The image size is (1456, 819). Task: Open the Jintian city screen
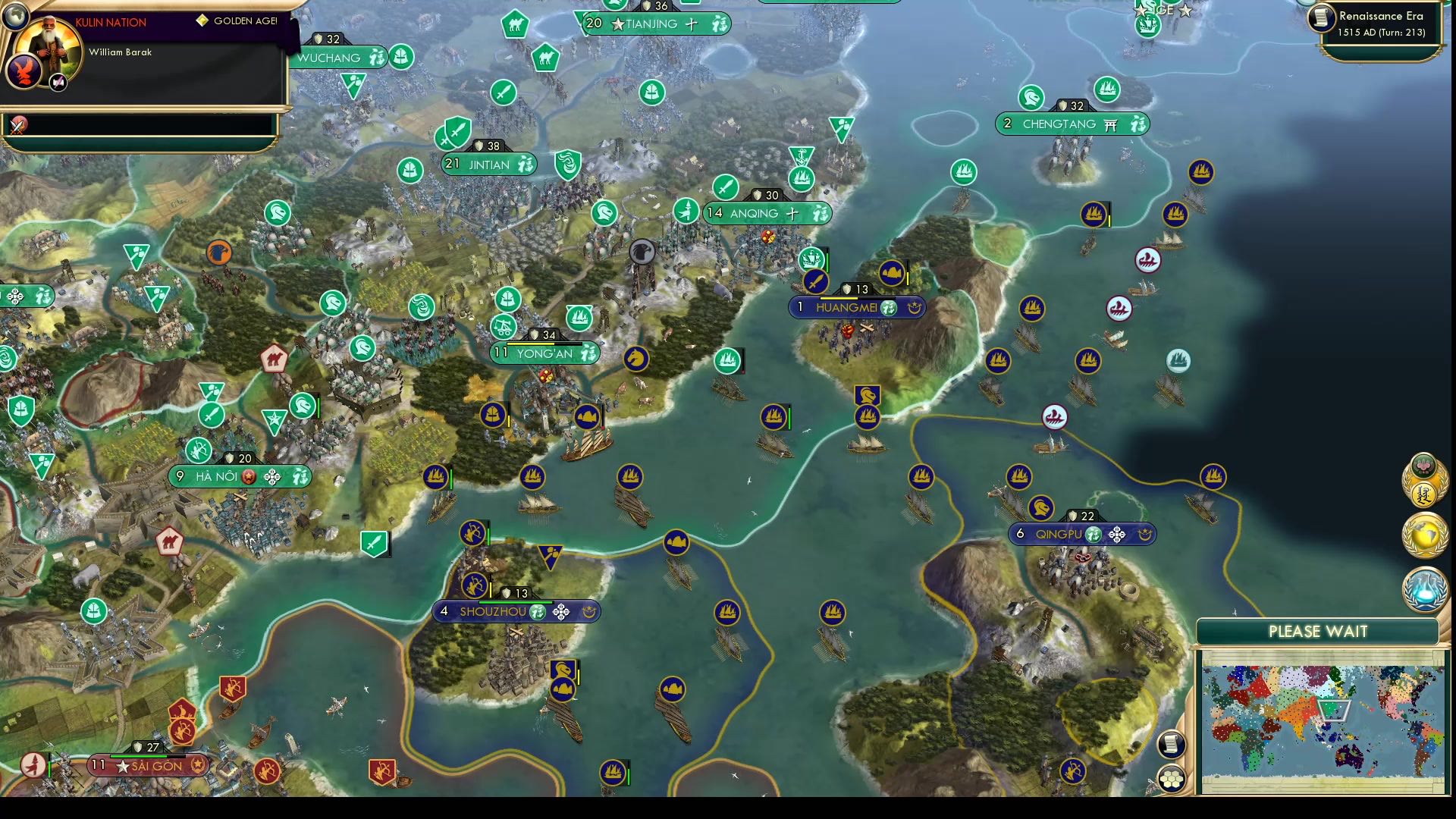tap(489, 162)
